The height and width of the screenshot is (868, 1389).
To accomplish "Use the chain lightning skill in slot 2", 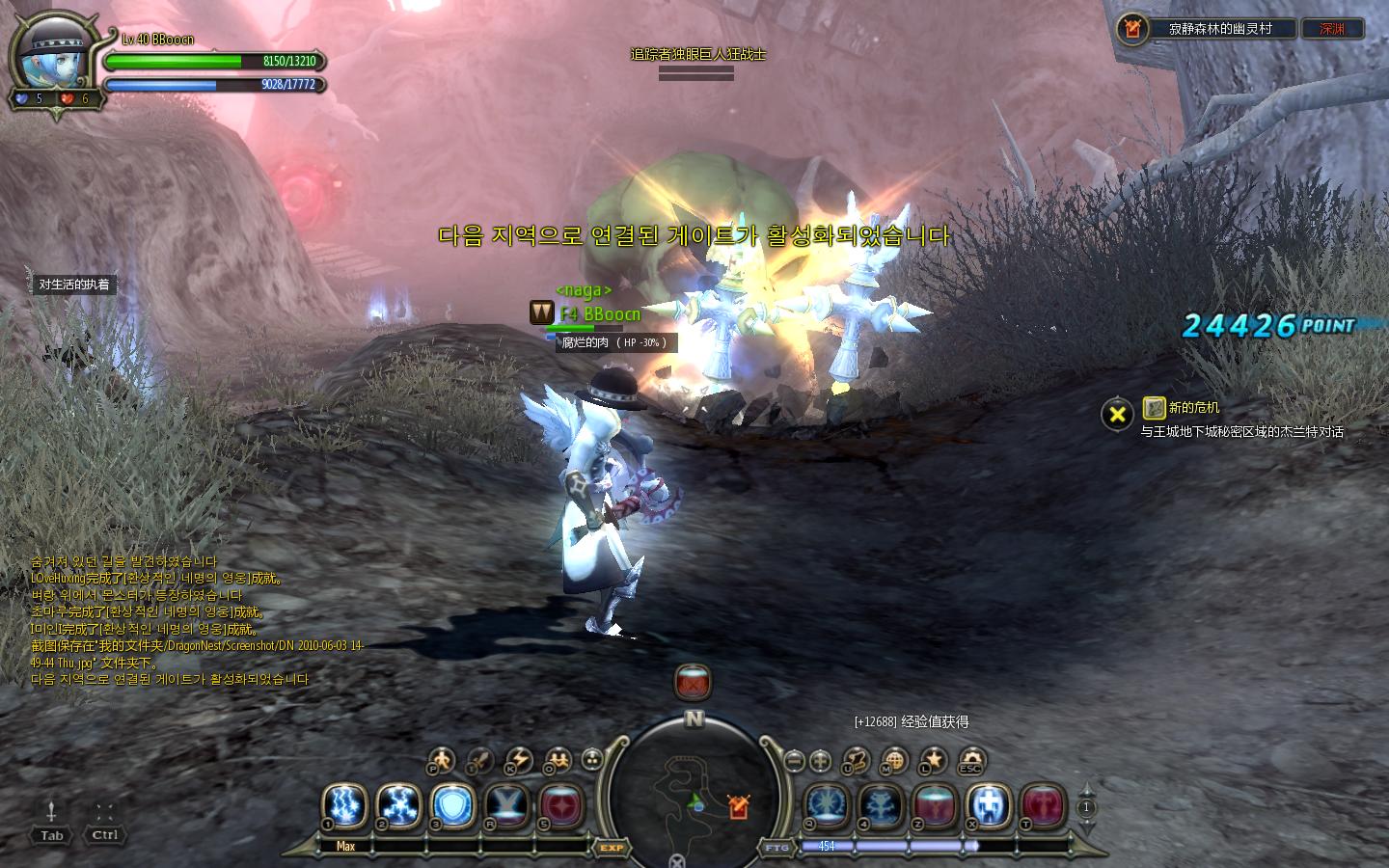I will (x=397, y=804).
